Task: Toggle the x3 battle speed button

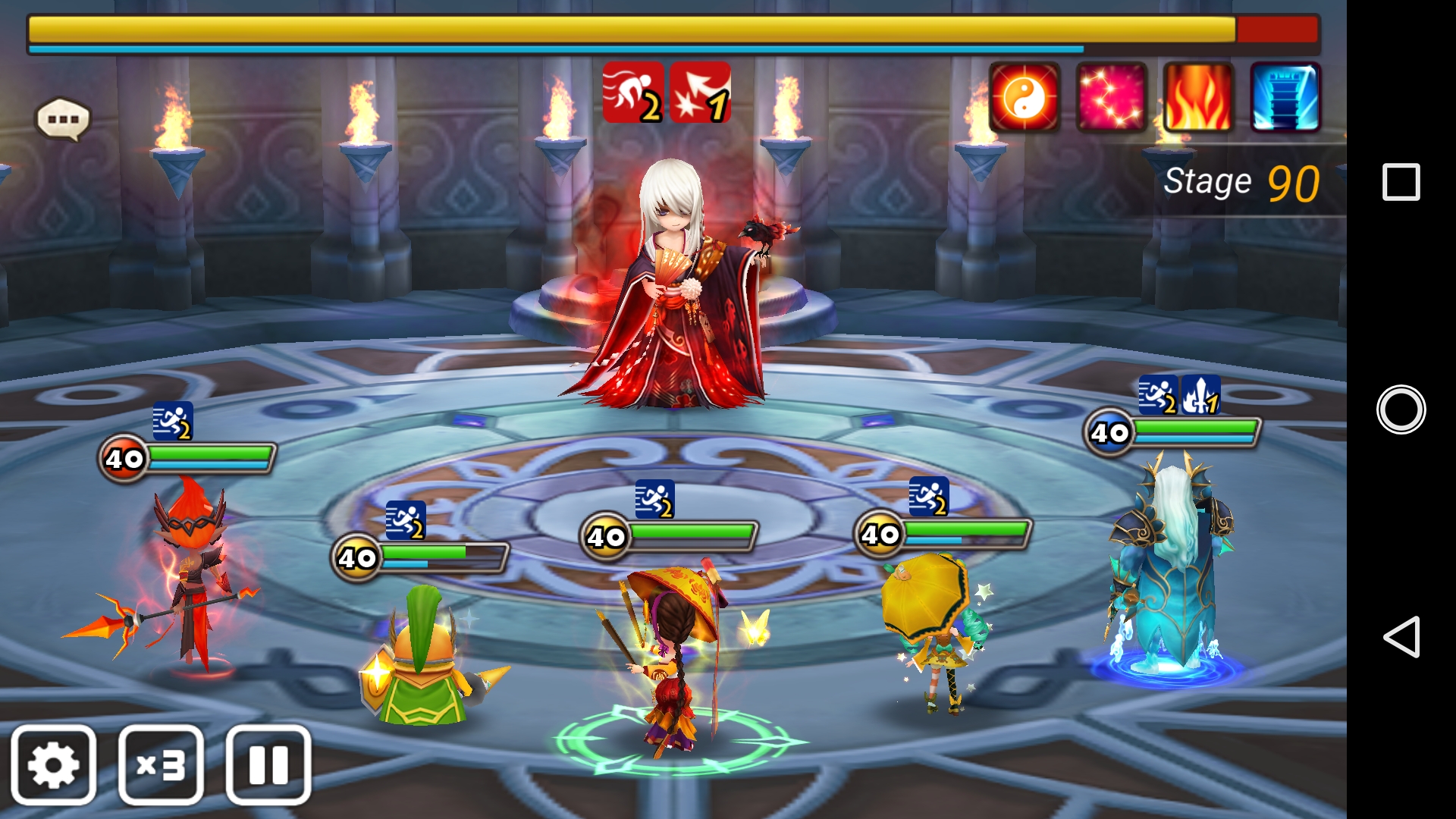Action: (x=161, y=764)
